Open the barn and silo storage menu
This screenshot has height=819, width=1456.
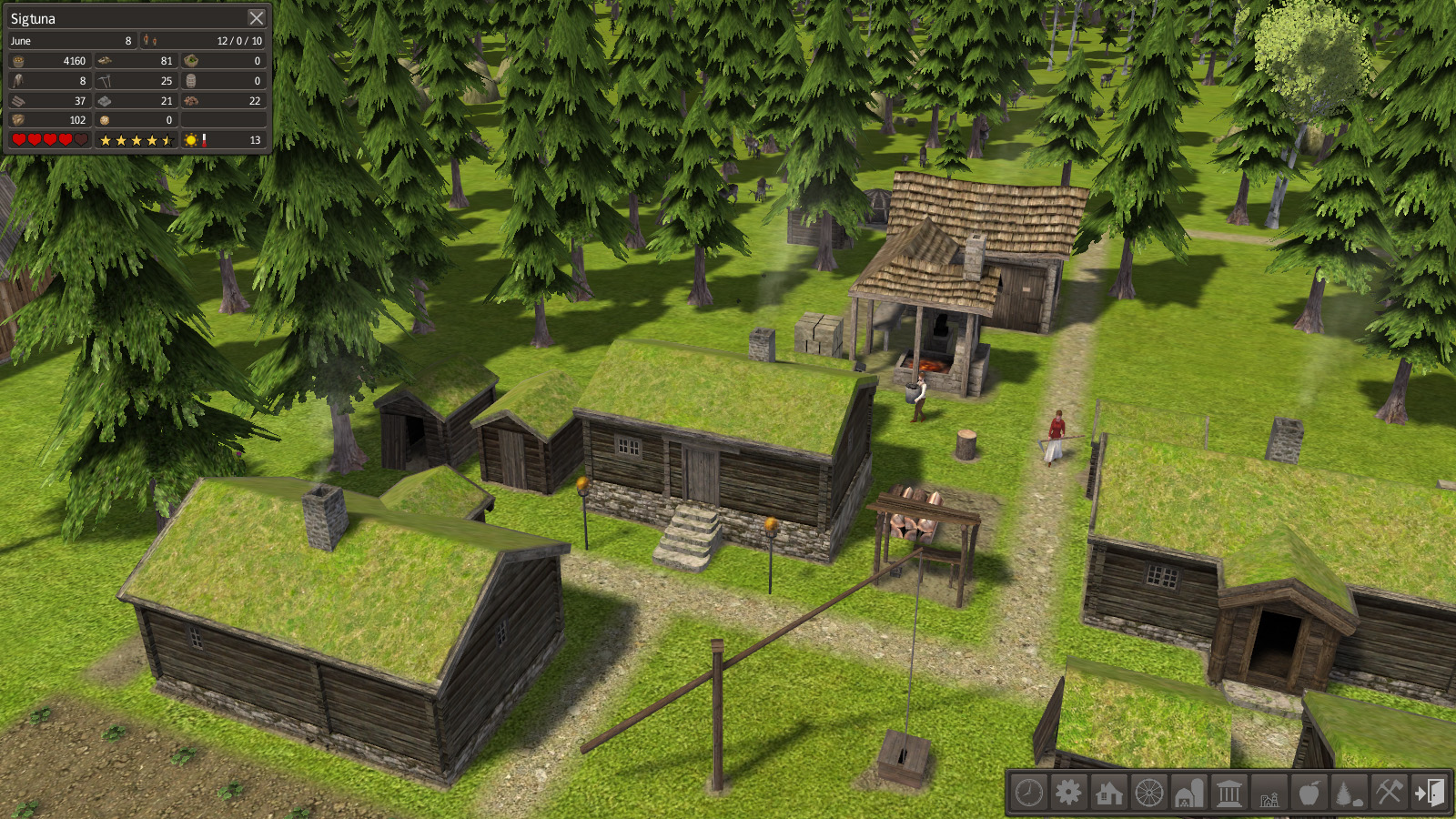click(x=1188, y=793)
